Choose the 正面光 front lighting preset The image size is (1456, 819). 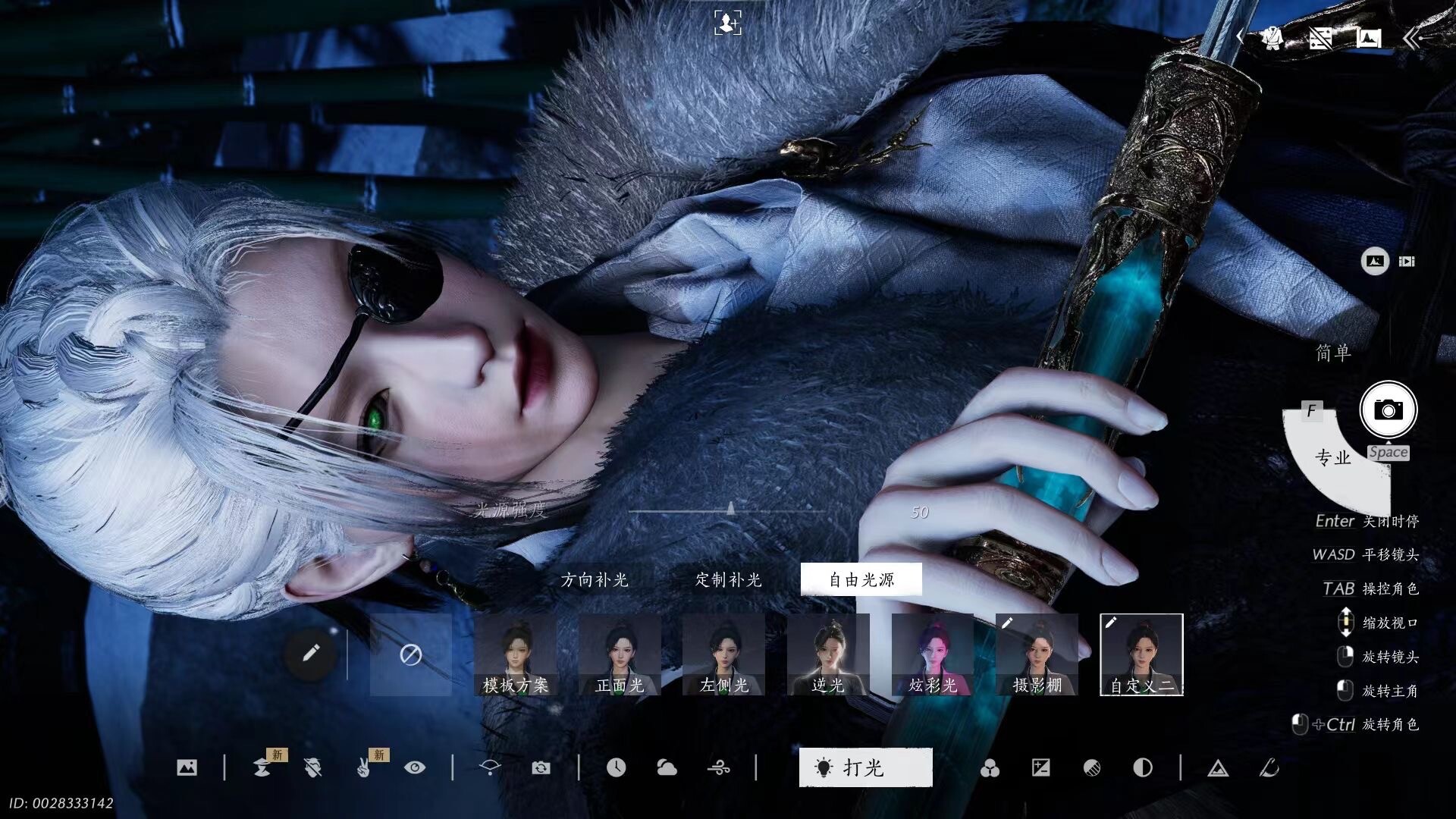point(620,655)
